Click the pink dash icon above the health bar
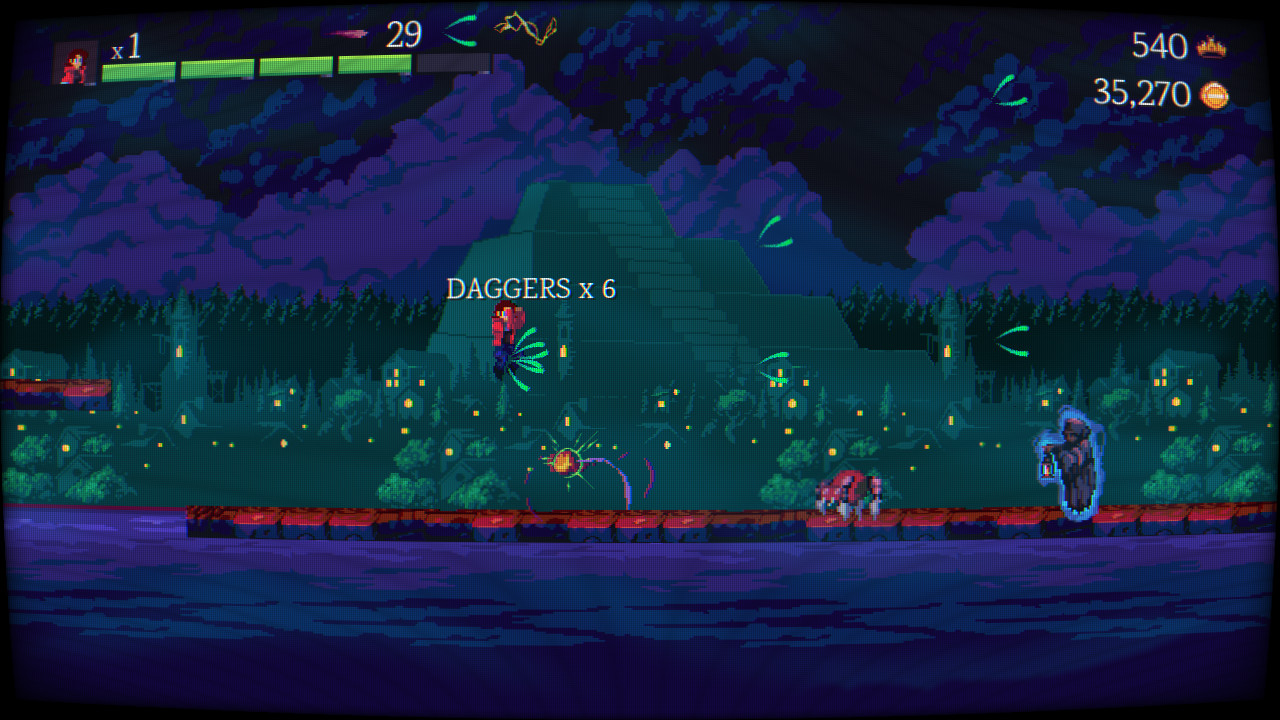 [347, 33]
